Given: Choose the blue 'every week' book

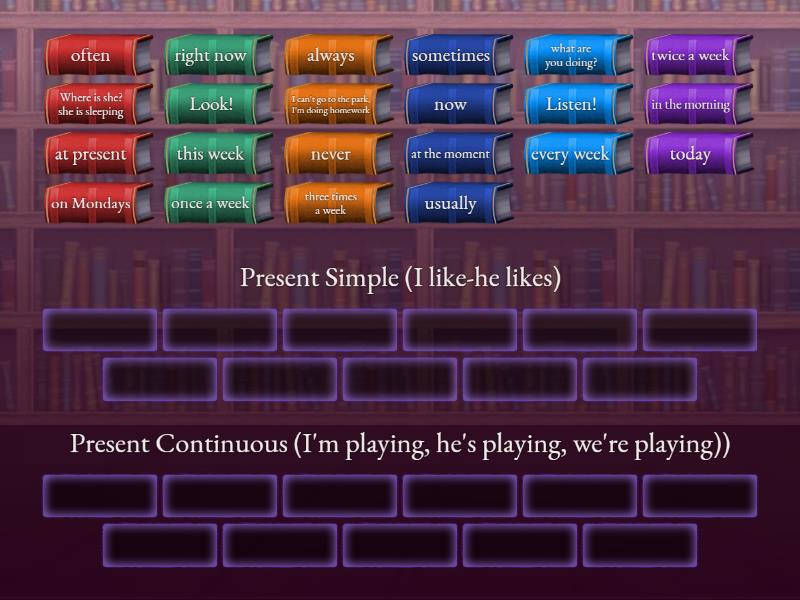Looking at the screenshot, I should pyautogui.click(x=571, y=154).
